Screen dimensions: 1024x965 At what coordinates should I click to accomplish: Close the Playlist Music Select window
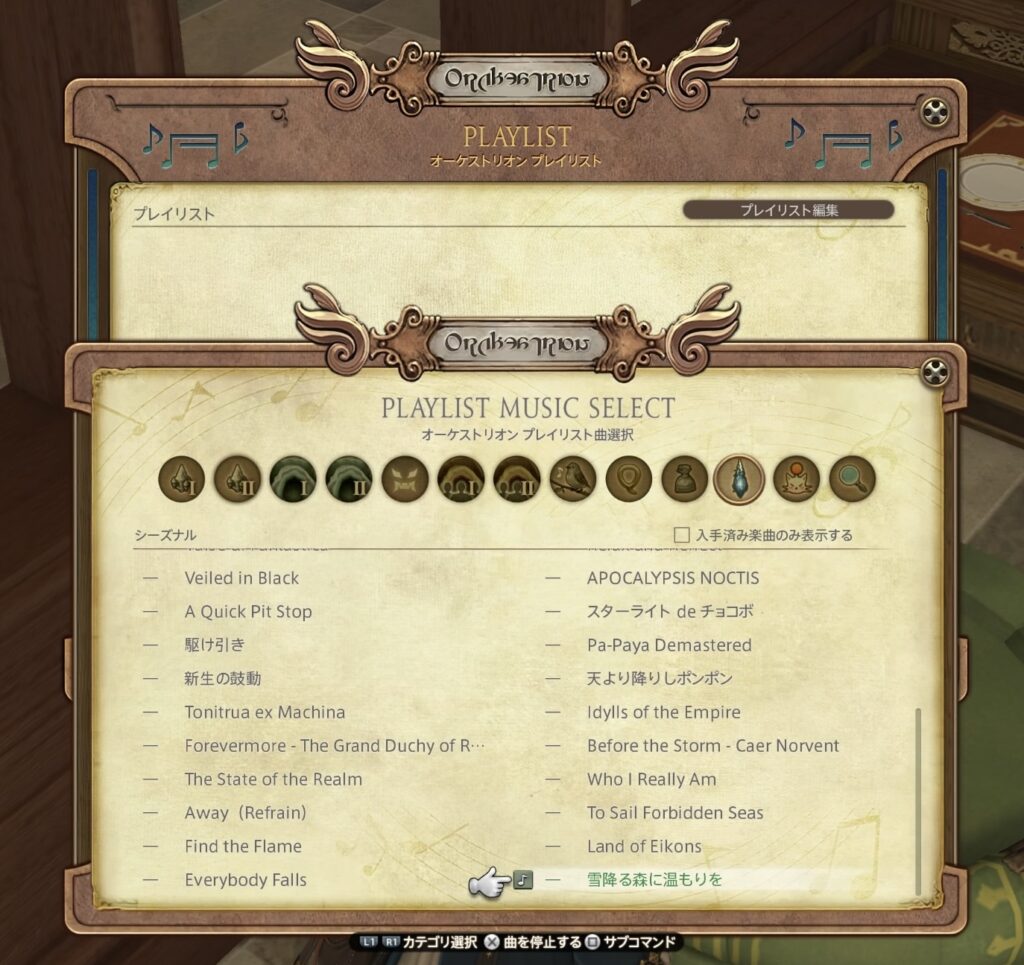pos(934,374)
